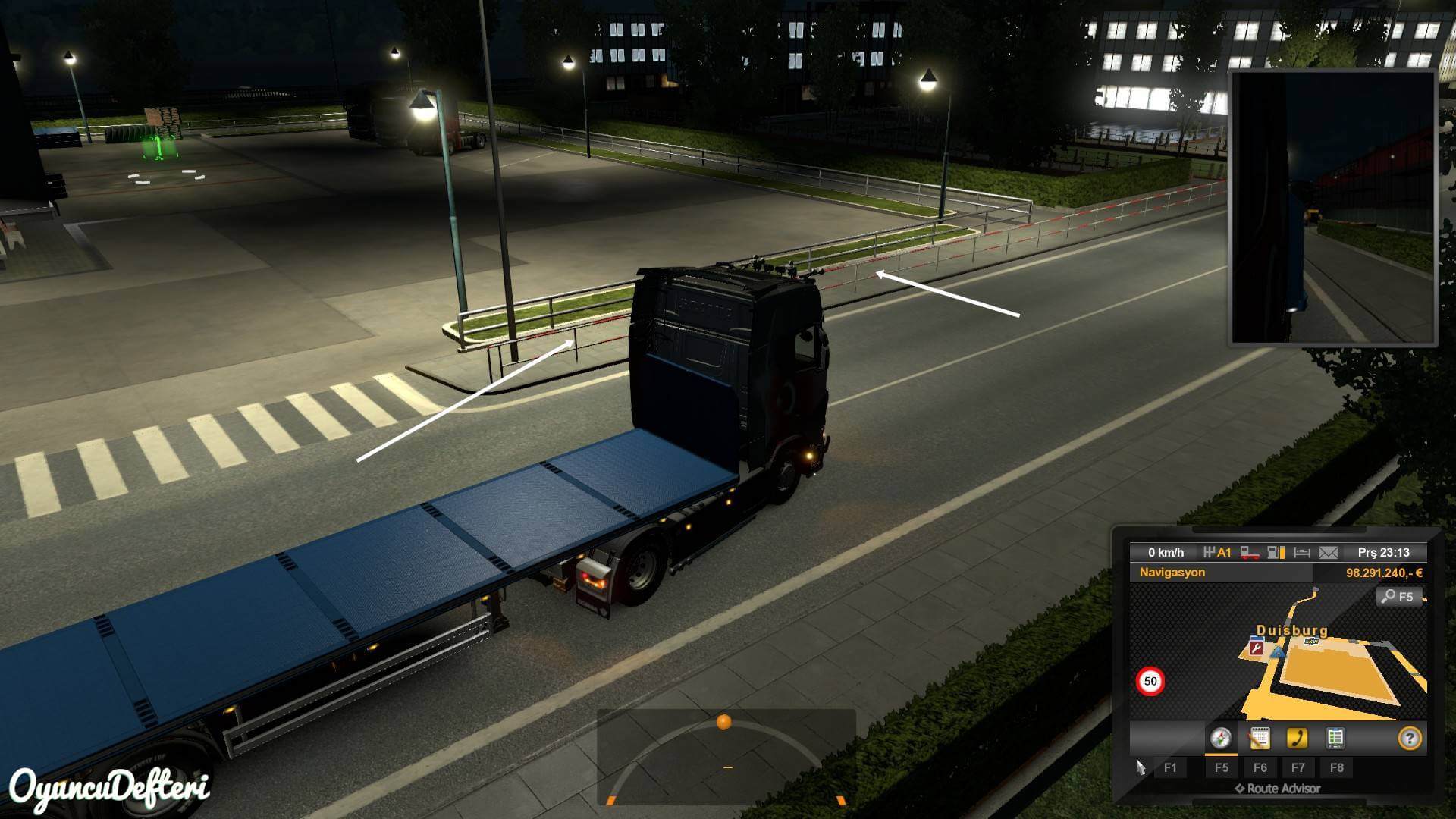1456x819 pixels.
Task: Click the mail envelope icon
Action: point(1329,553)
